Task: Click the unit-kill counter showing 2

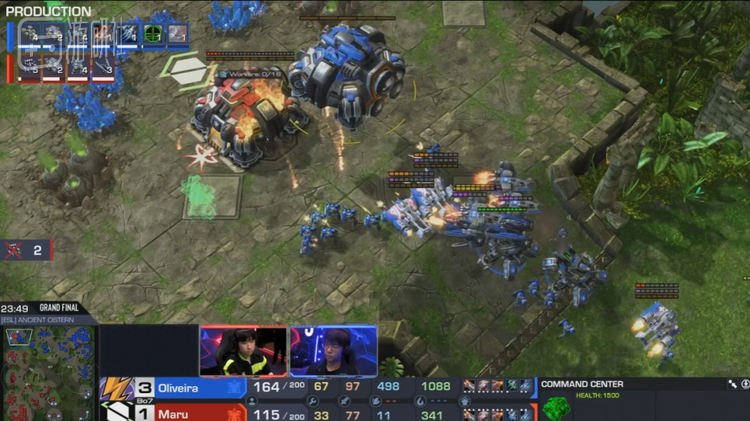Action: click(27, 250)
